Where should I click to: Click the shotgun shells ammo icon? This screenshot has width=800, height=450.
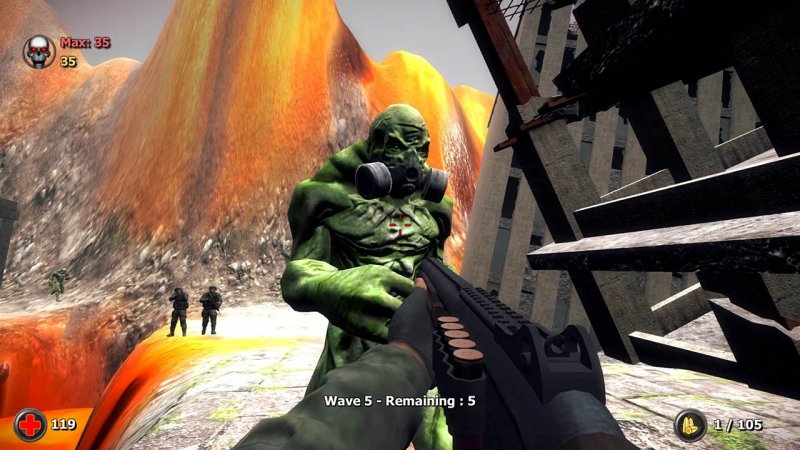tap(690, 425)
